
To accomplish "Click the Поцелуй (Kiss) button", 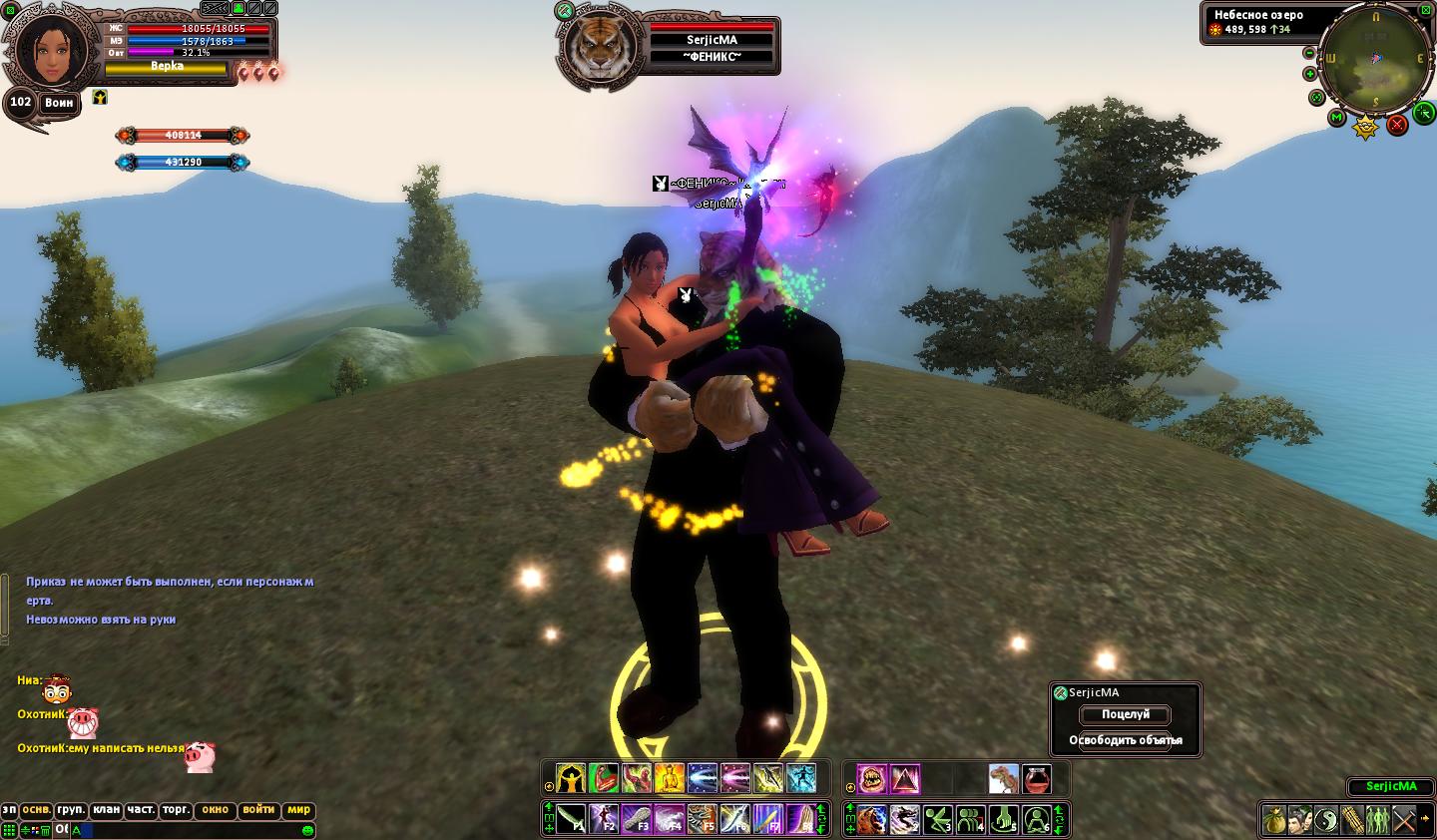I will click(1125, 714).
